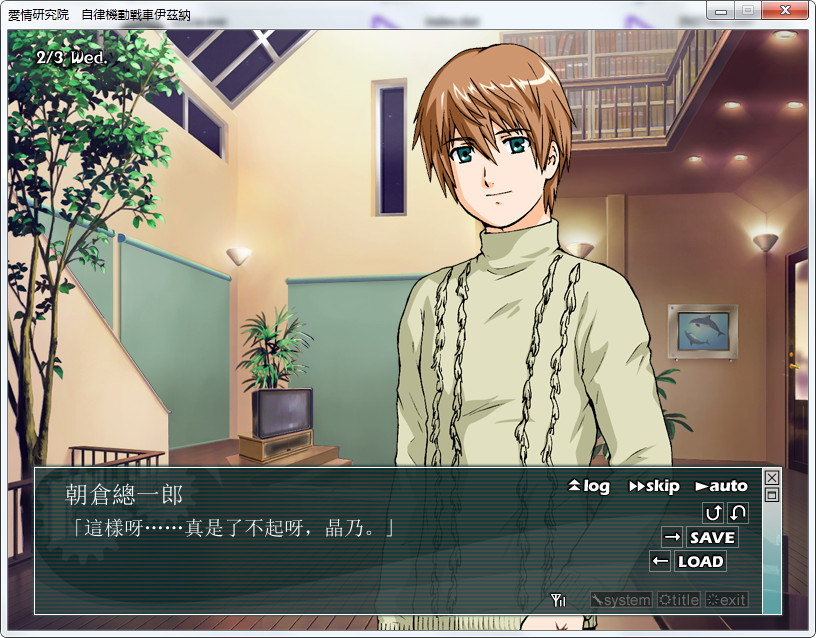Viewport: 816px width, 638px height.
Task: Click the U-shaped arrow pointing up
Action: click(713, 513)
